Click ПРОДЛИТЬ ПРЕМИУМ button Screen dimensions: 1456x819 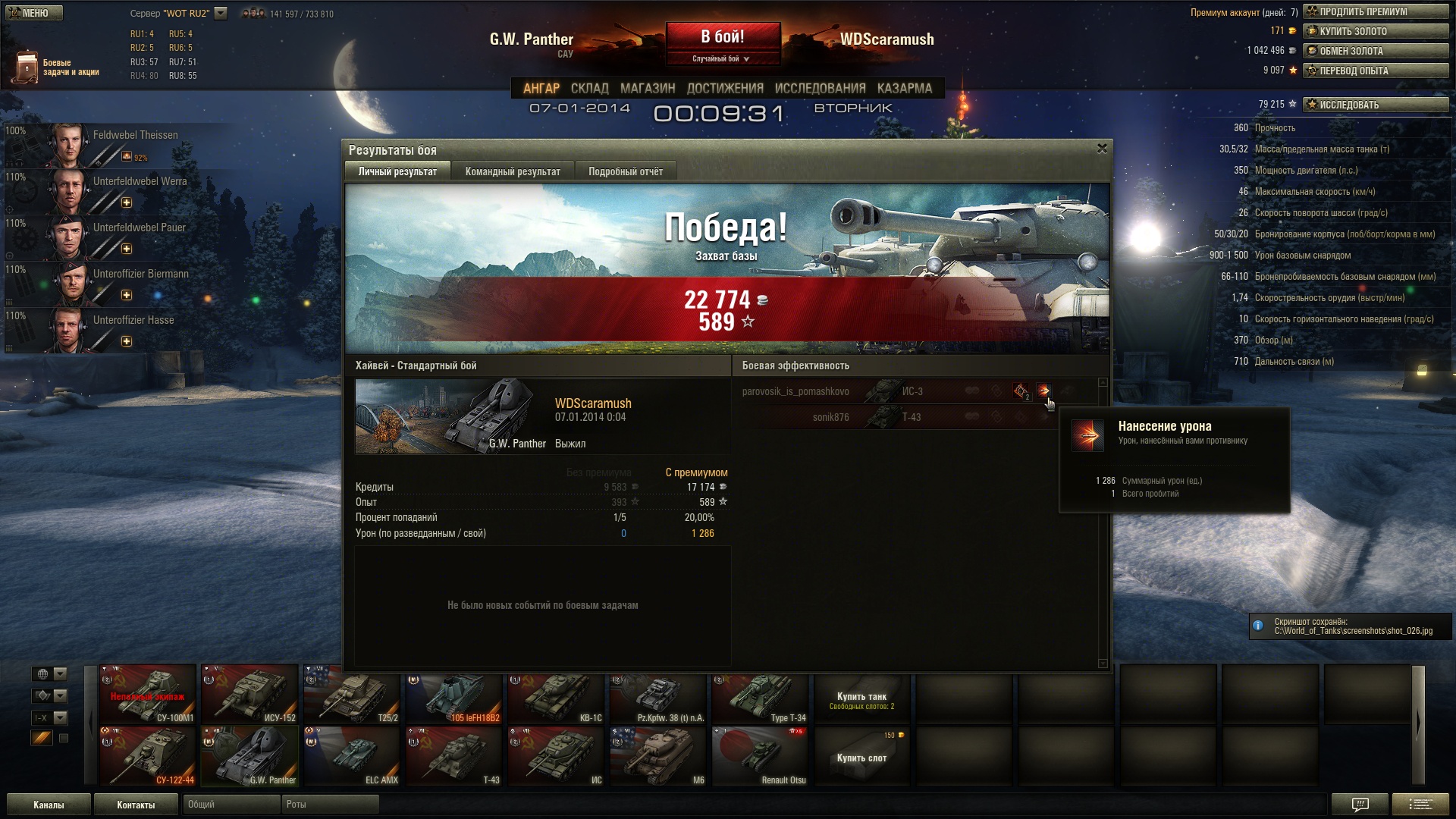click(1376, 11)
